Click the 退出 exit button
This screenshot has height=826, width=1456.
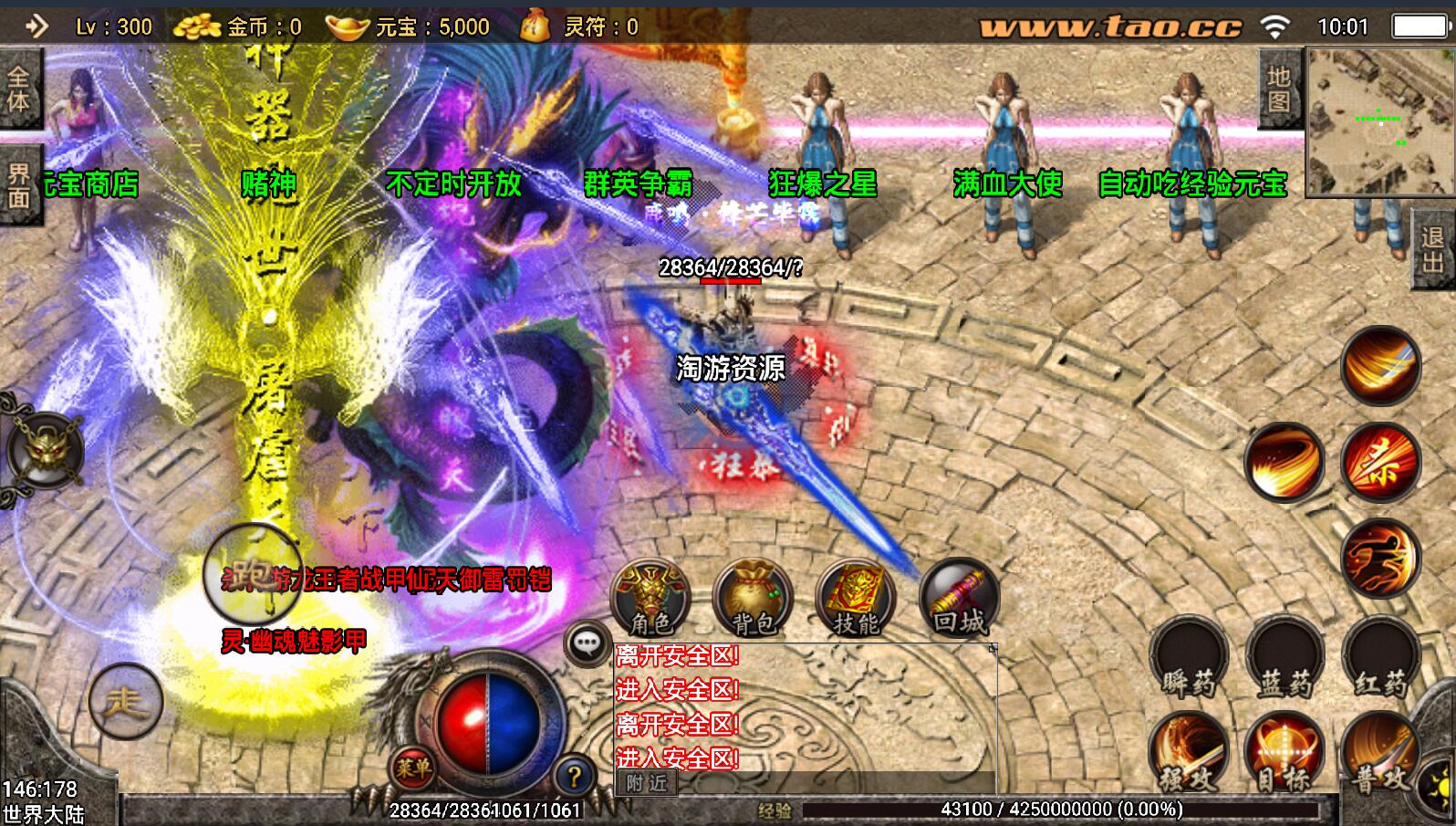click(x=1433, y=249)
